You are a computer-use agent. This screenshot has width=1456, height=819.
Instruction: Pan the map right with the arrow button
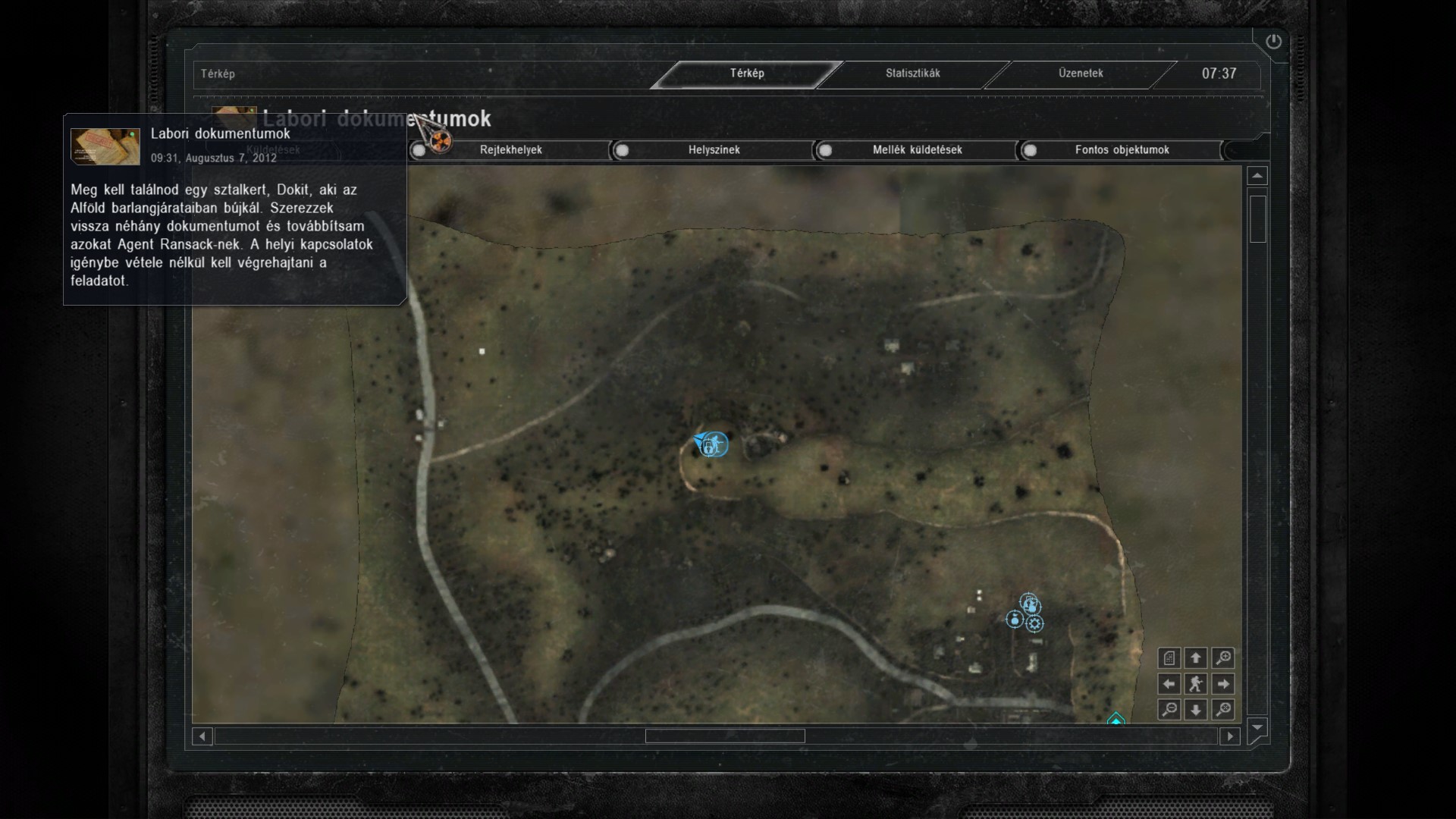(1222, 684)
